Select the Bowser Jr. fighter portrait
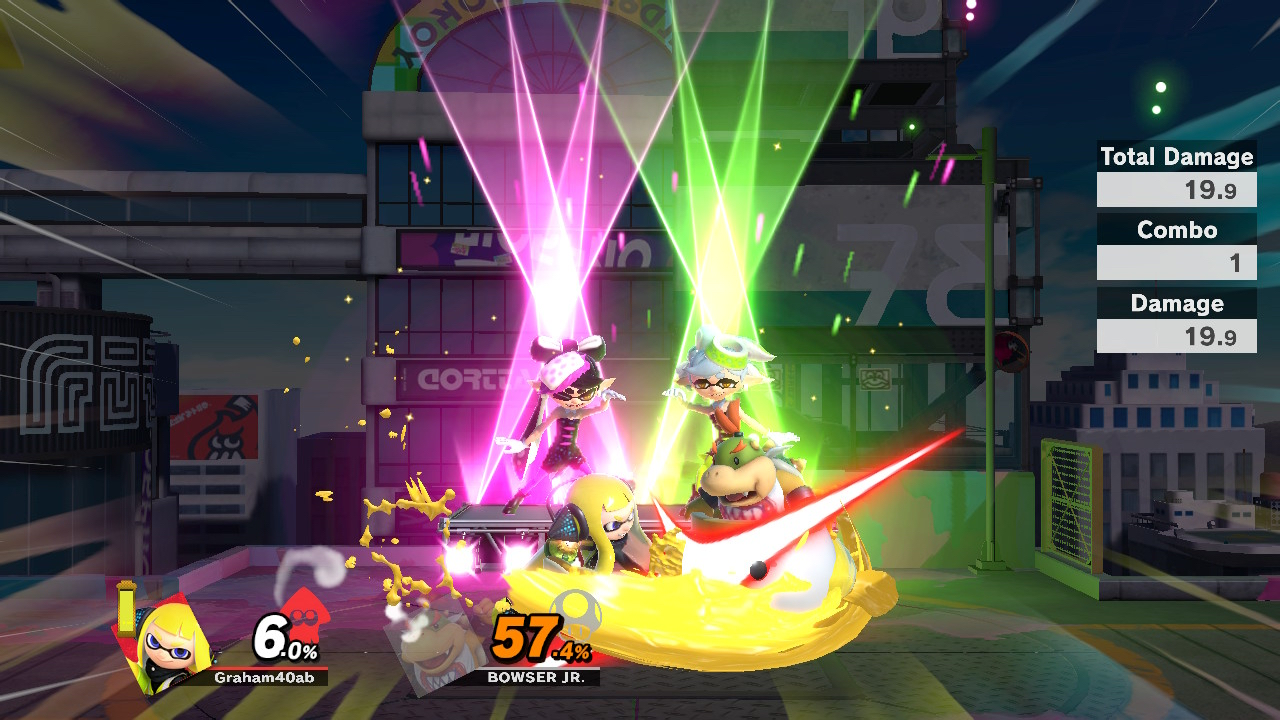Screen dimensions: 1280x720 (x=437, y=645)
